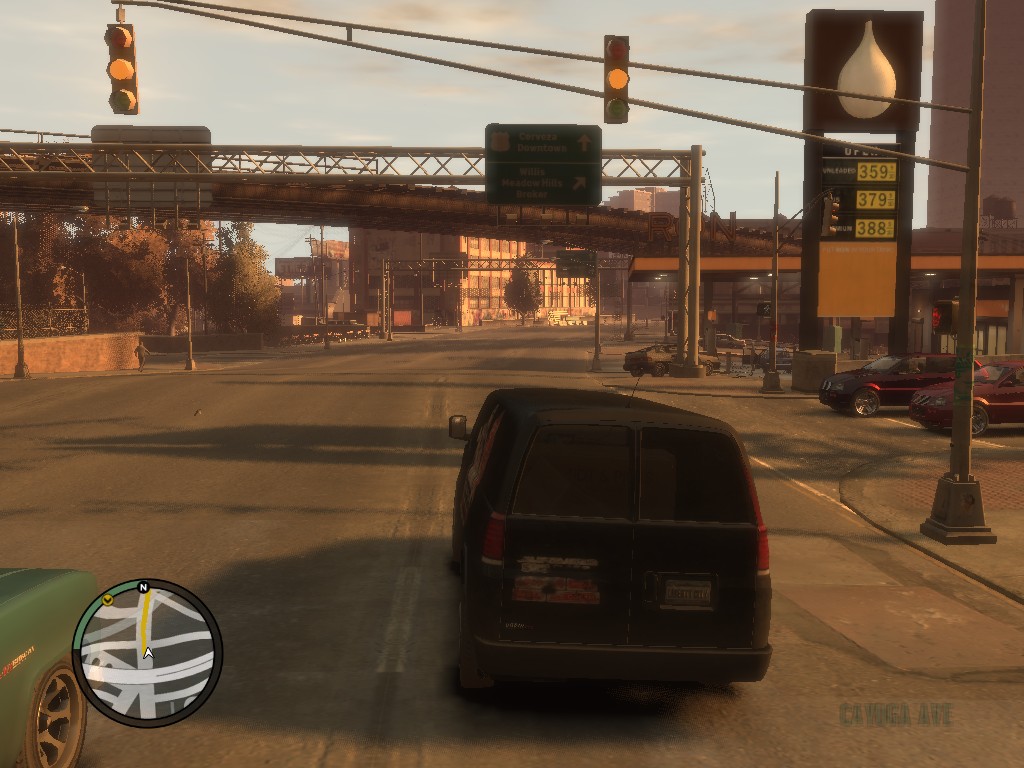Select the white player arrow on the minimap

tap(148, 653)
